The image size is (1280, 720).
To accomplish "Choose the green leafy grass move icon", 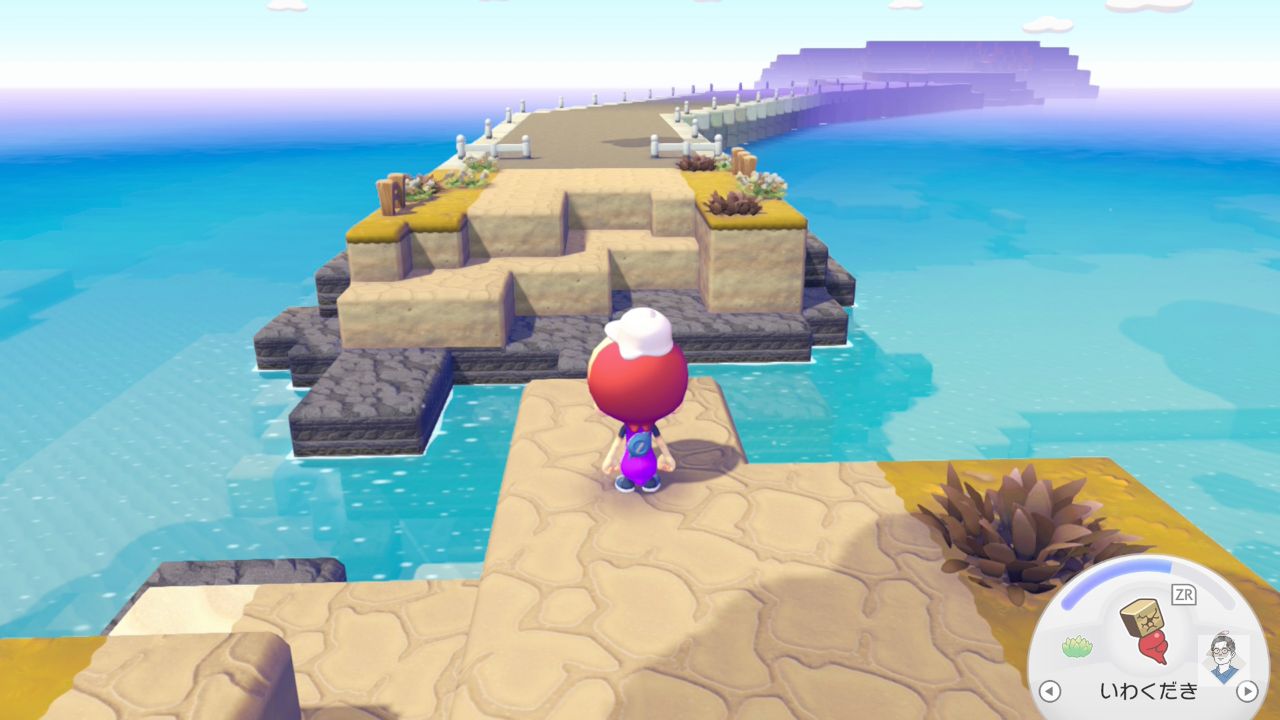I will click(1077, 647).
